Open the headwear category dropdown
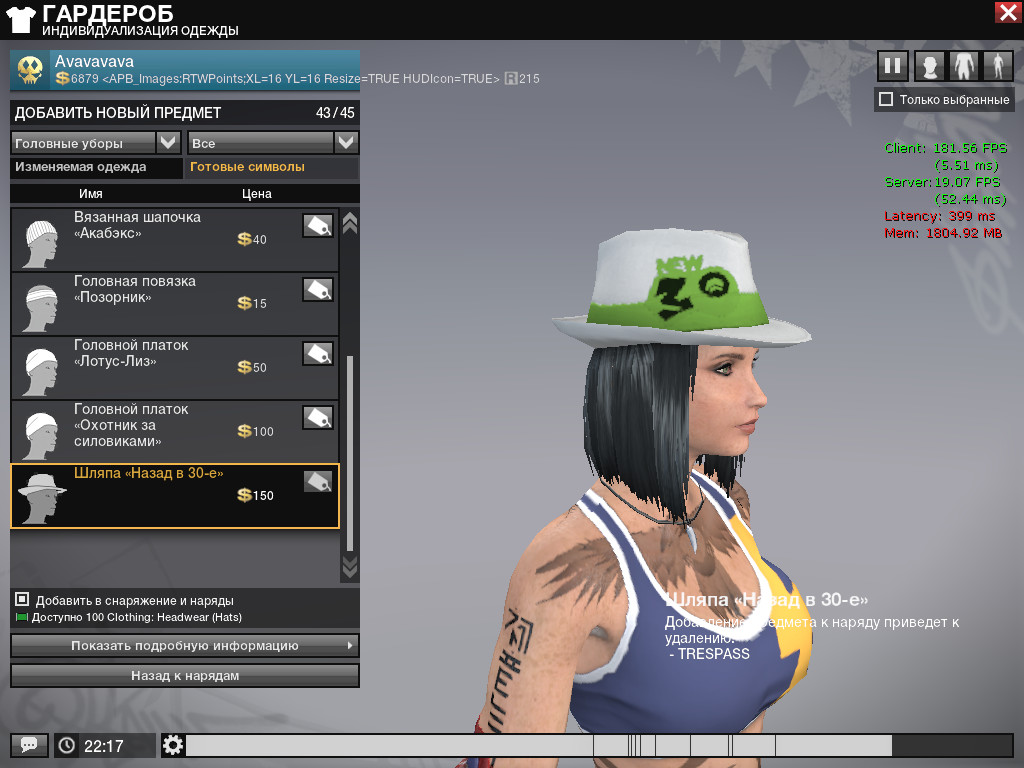 pos(168,143)
